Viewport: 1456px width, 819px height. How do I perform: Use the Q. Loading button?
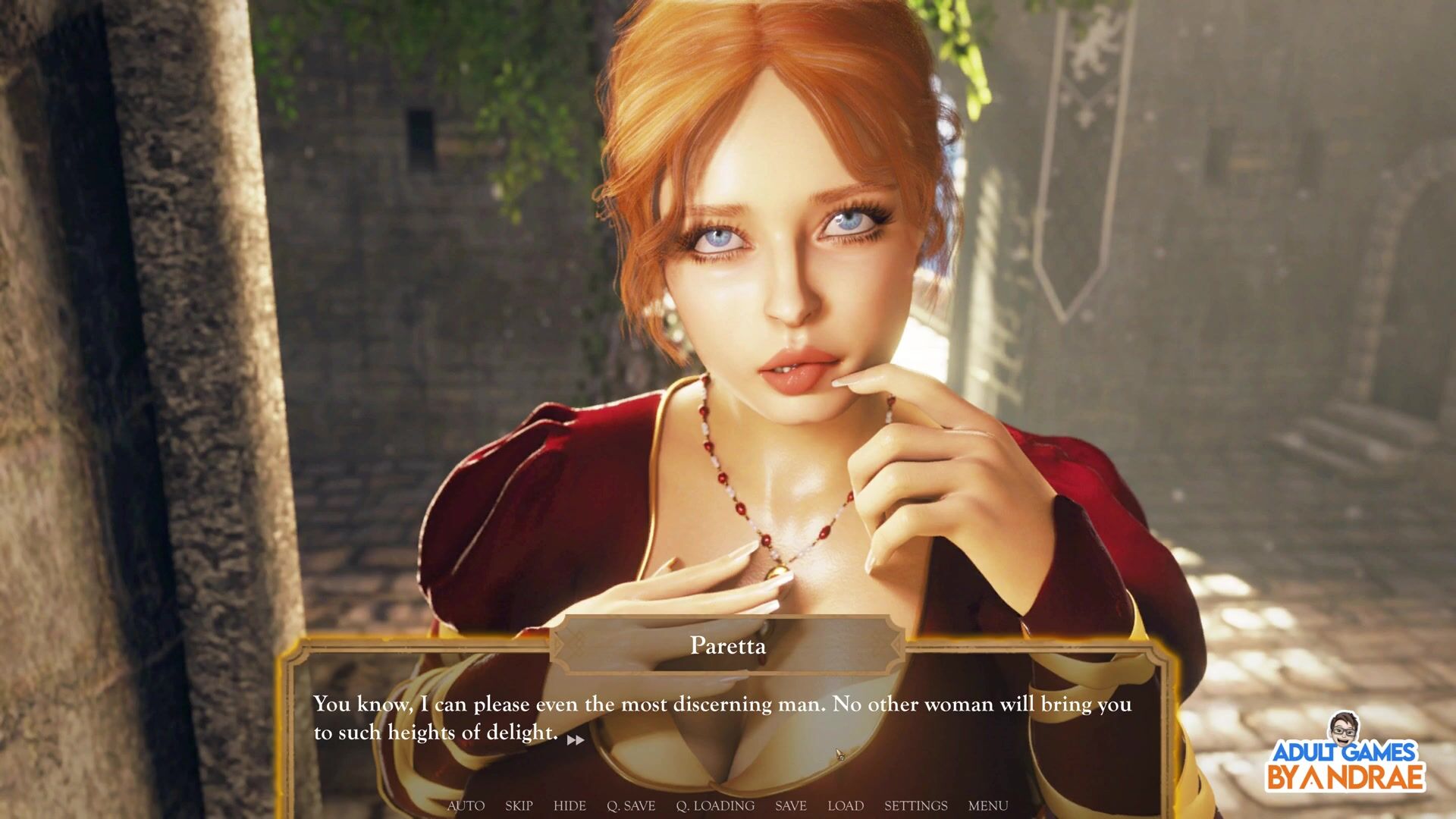715,805
